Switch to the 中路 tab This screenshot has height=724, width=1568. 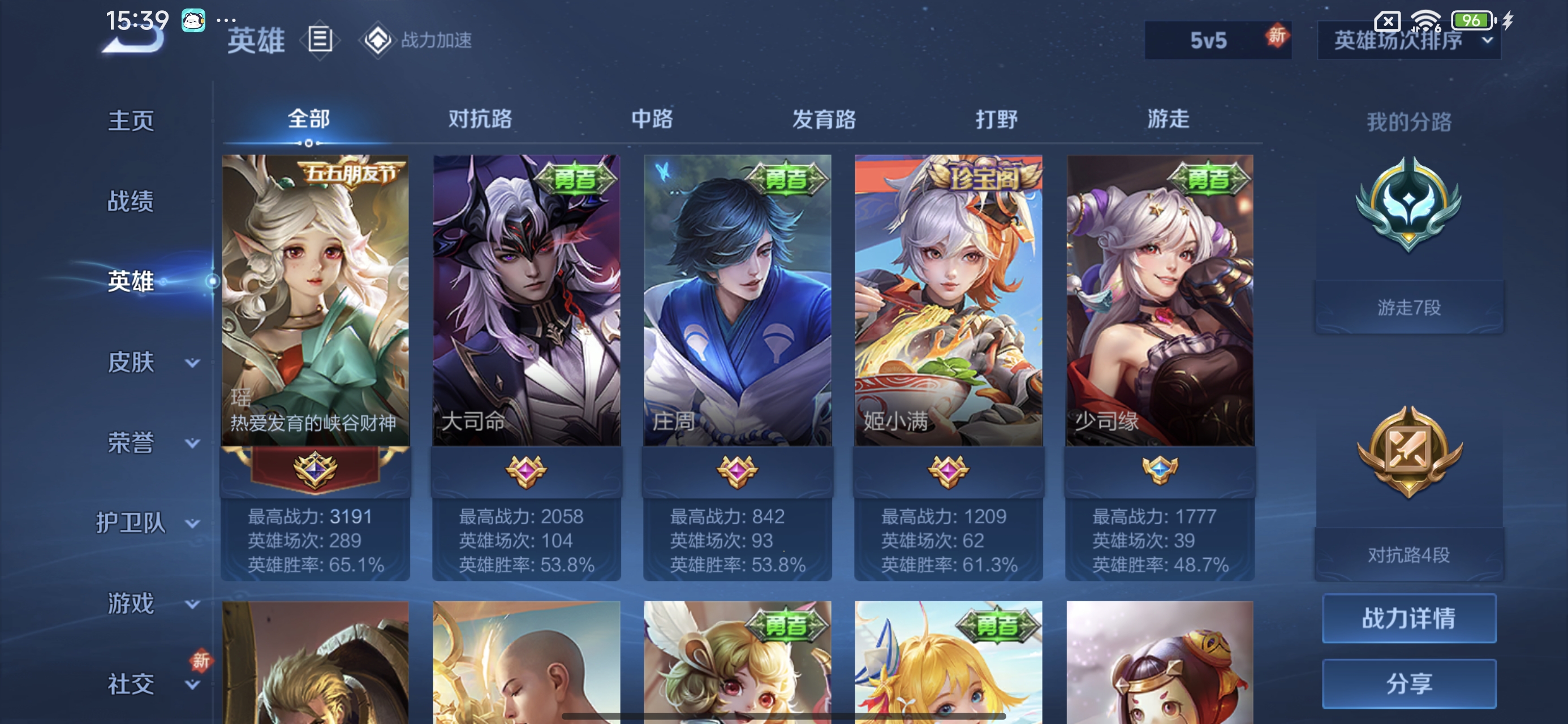652,119
